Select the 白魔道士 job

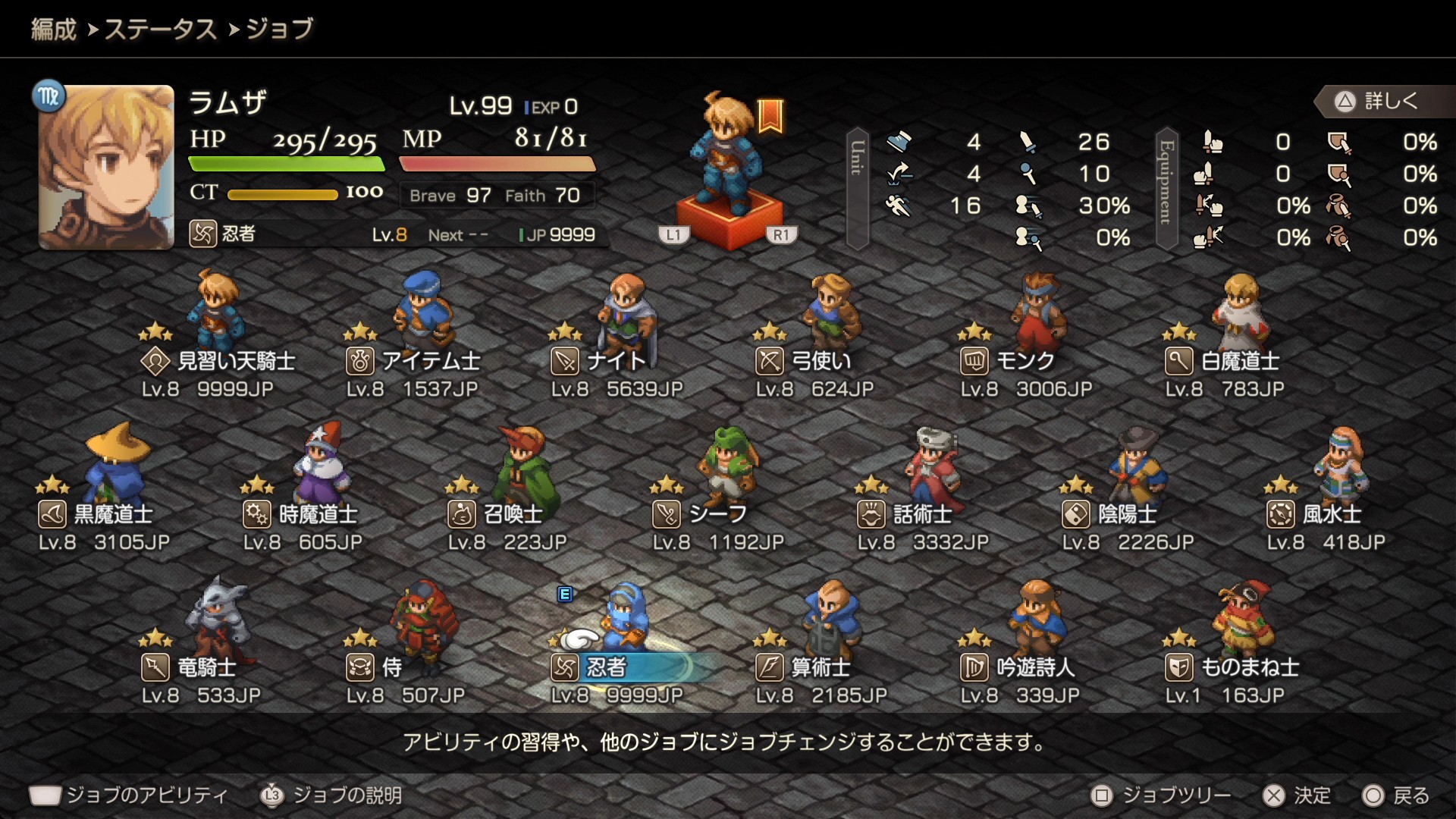pyautogui.click(x=1222, y=361)
